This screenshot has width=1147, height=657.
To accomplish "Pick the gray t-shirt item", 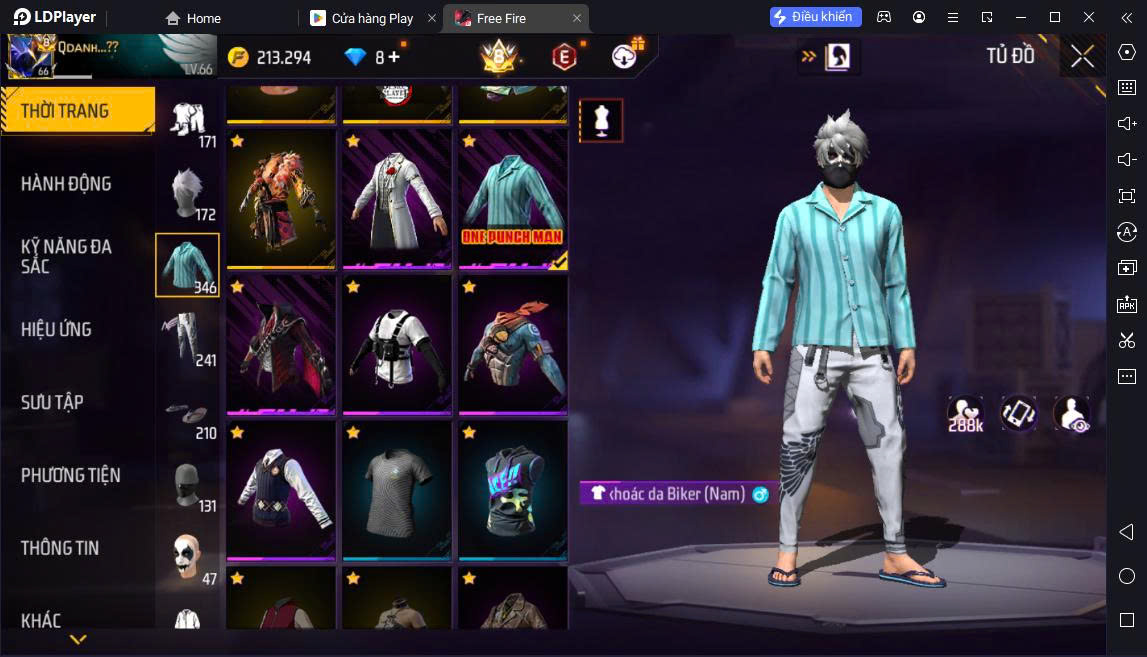I will 396,490.
